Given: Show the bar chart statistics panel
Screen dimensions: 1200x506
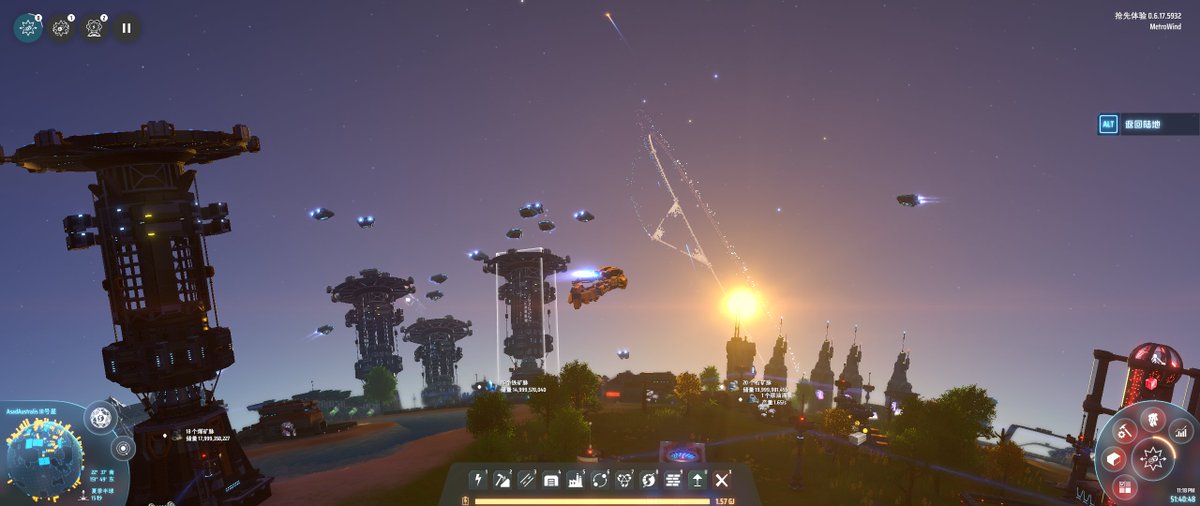Looking at the screenshot, I should [x=1179, y=433].
